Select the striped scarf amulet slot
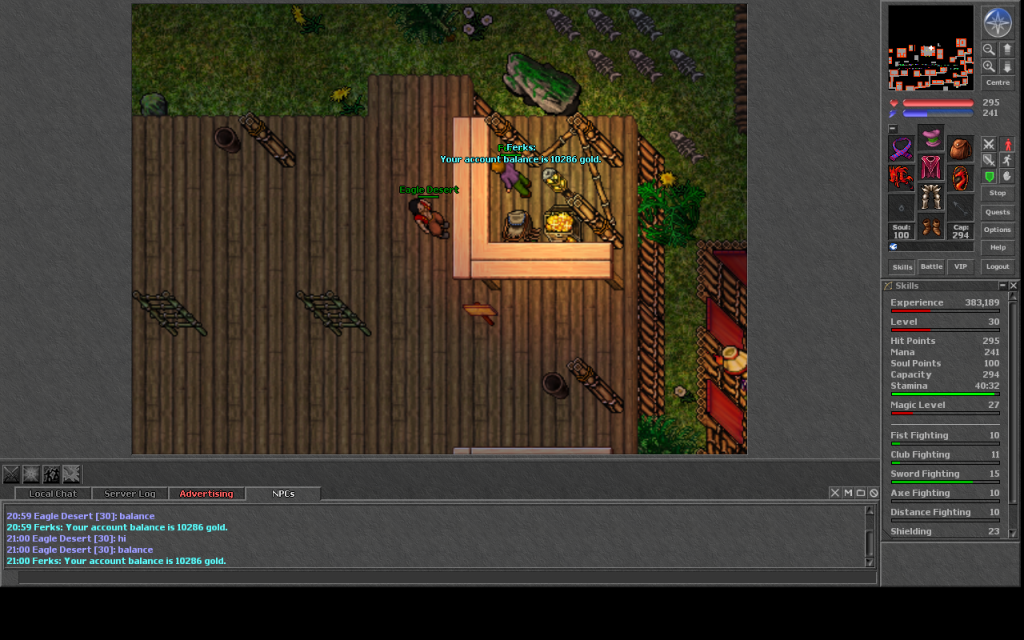The image size is (1024, 640). (902, 150)
